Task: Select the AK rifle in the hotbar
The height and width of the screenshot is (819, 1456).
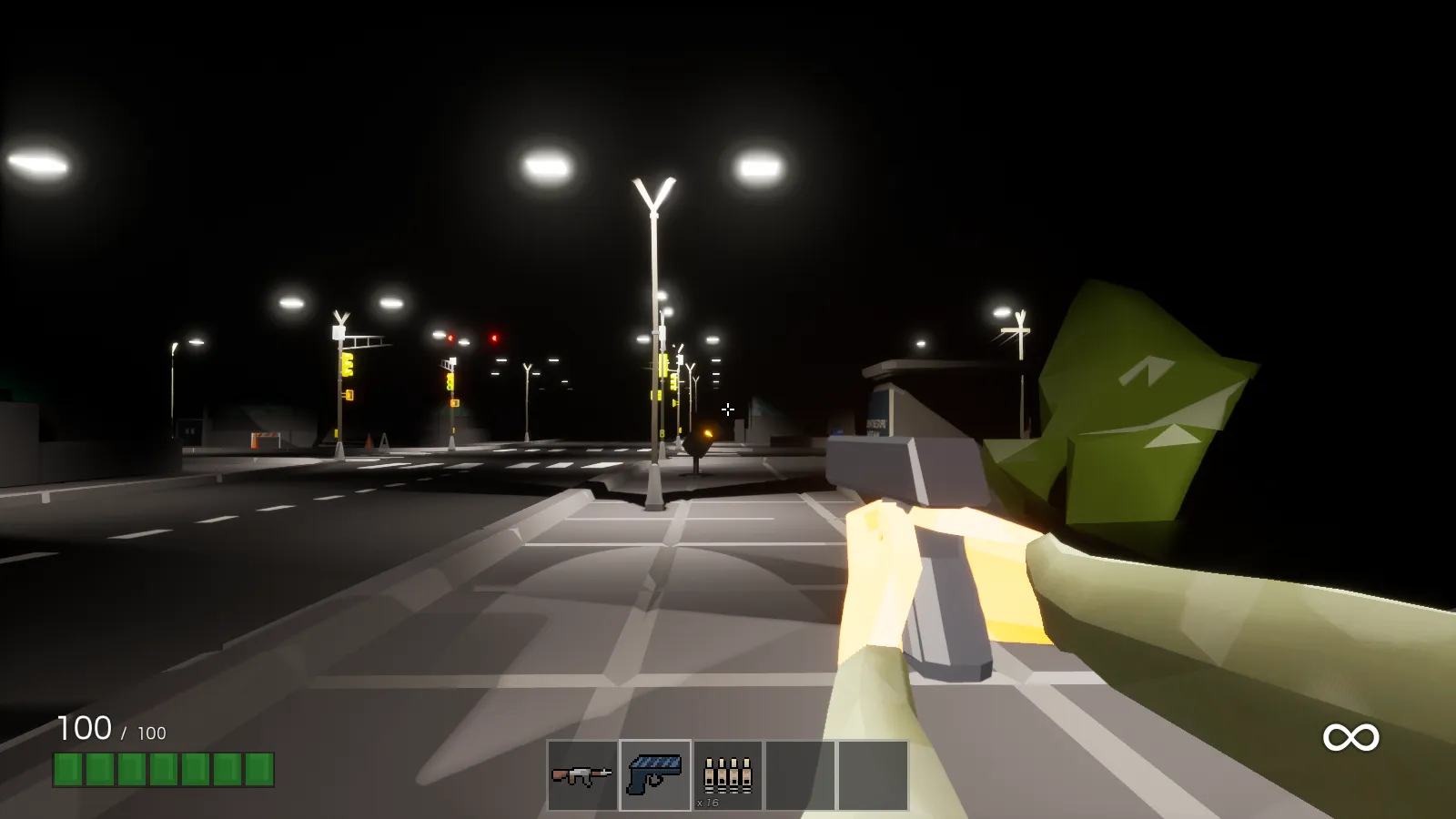Action: coord(581,773)
